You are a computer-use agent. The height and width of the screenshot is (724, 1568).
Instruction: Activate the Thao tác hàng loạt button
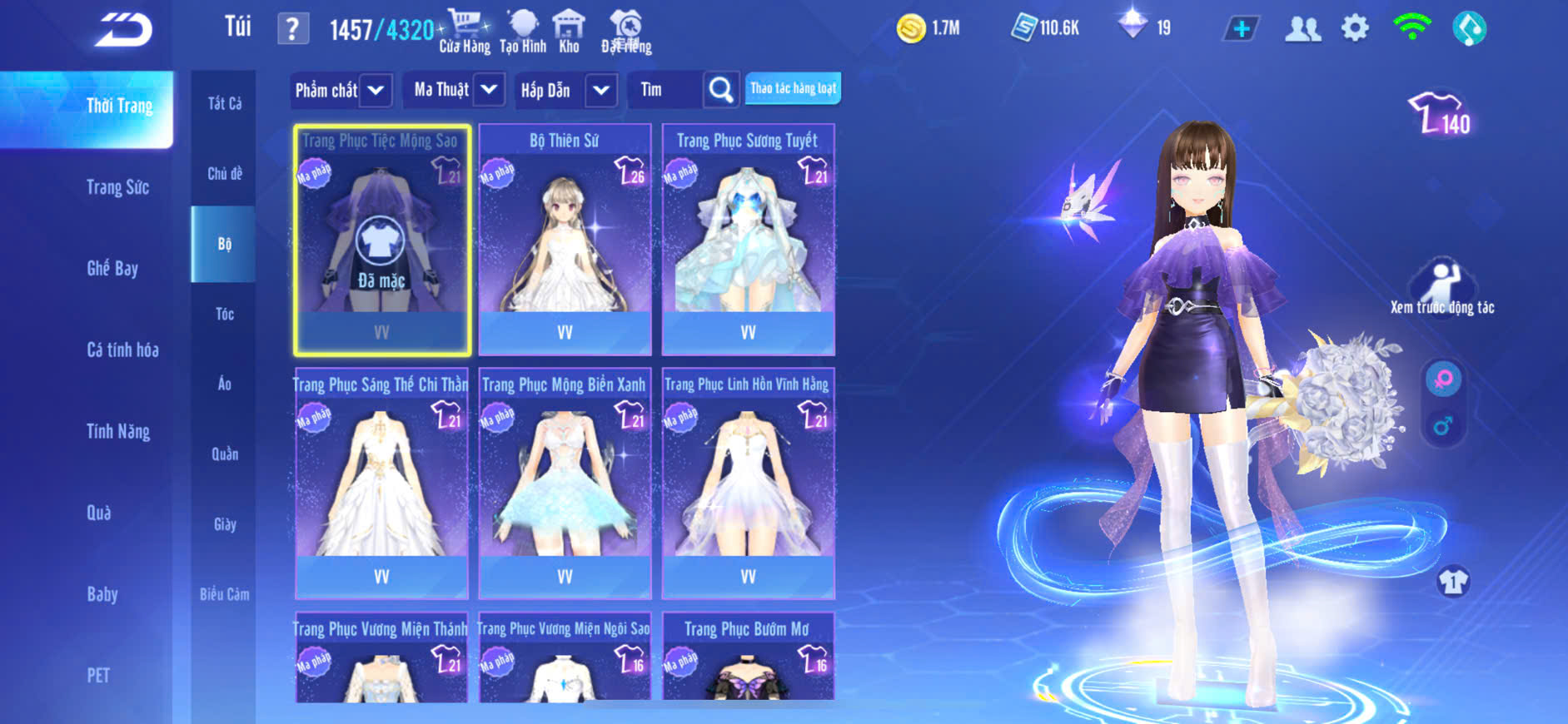tap(793, 88)
